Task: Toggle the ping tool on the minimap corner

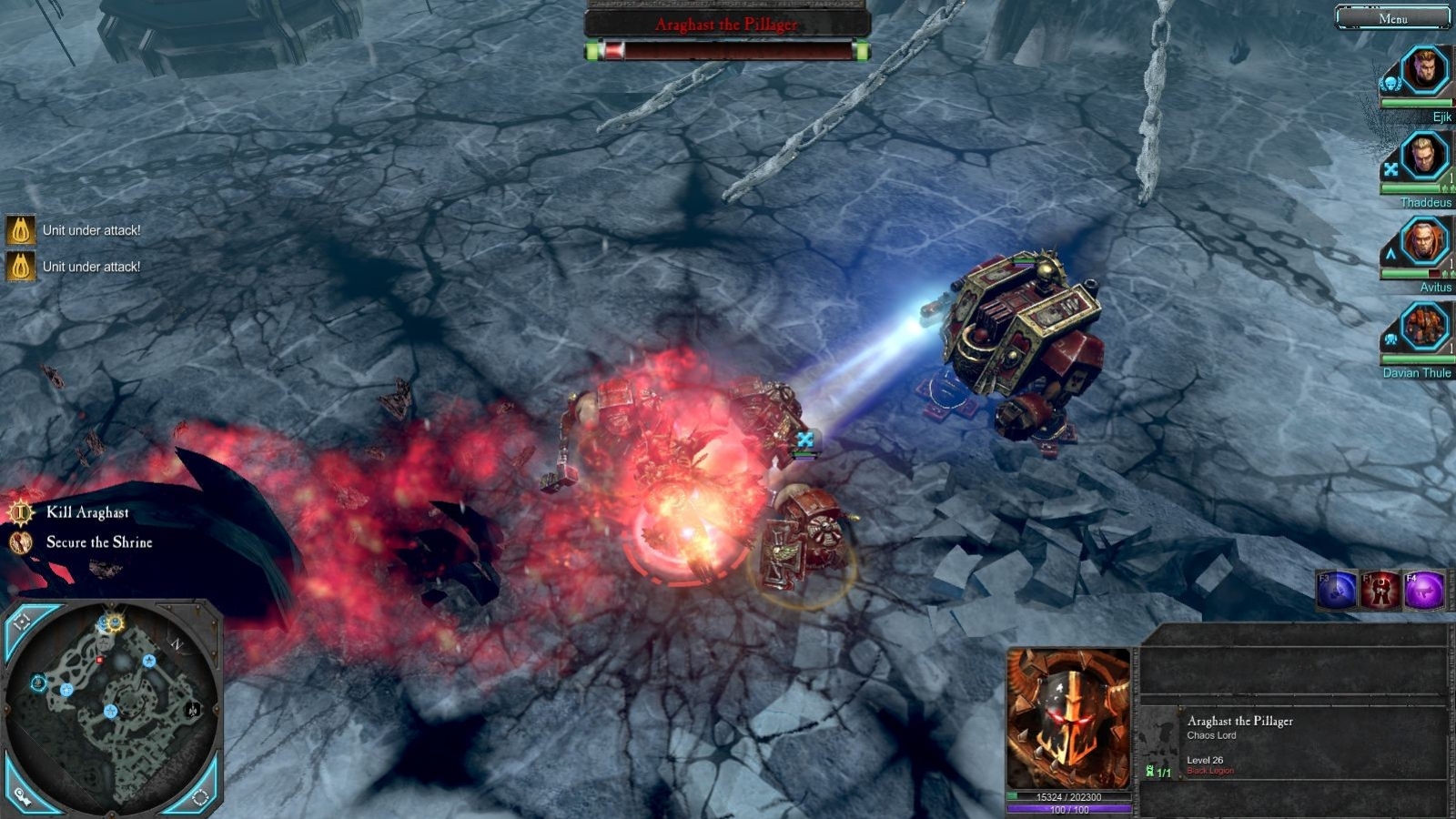Action: click(22, 797)
